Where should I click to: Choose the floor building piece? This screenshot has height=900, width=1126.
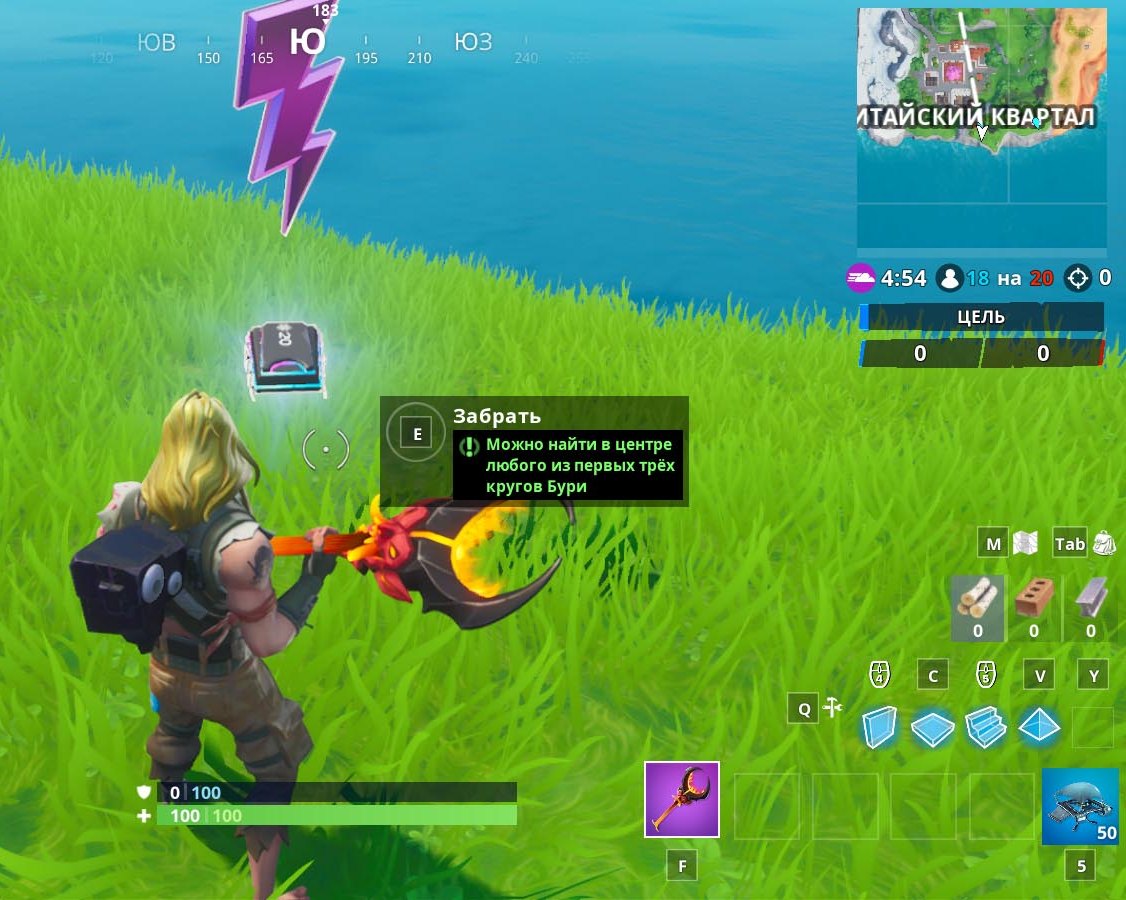point(932,728)
